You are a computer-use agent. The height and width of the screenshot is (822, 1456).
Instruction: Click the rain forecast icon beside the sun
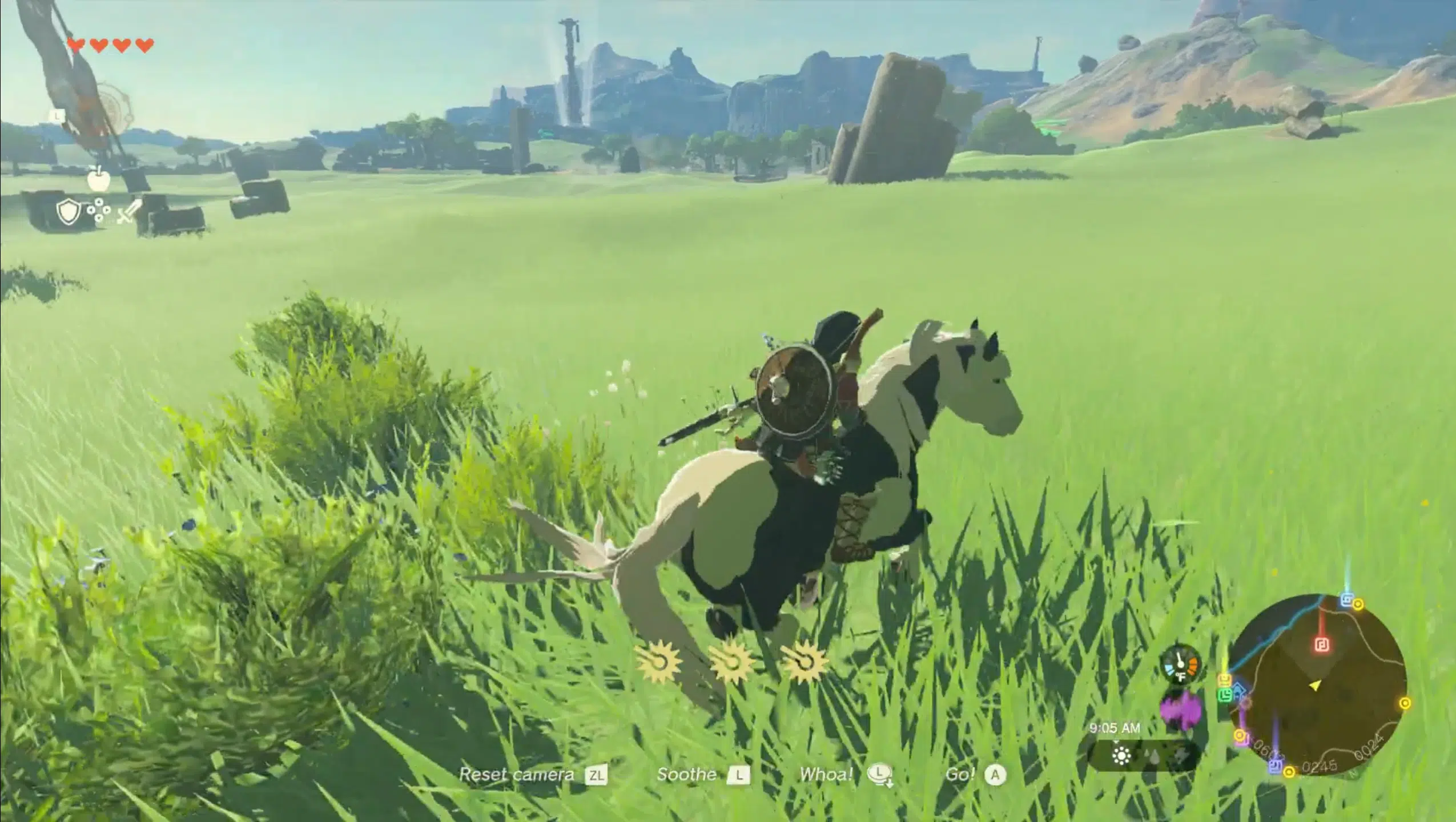pos(1151,757)
